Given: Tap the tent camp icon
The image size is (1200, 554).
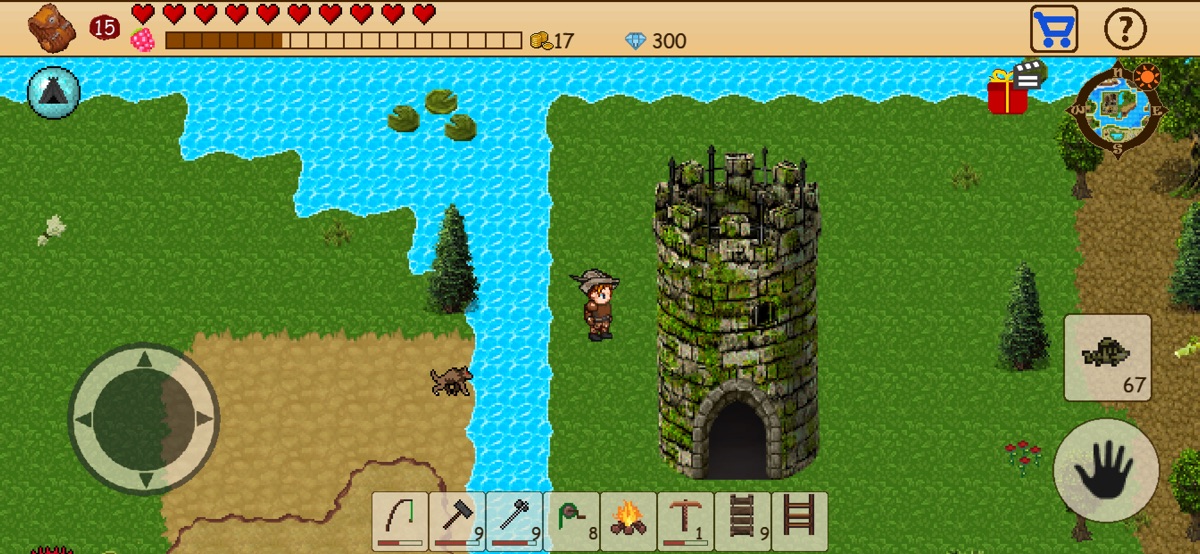Looking at the screenshot, I should coord(54,92).
